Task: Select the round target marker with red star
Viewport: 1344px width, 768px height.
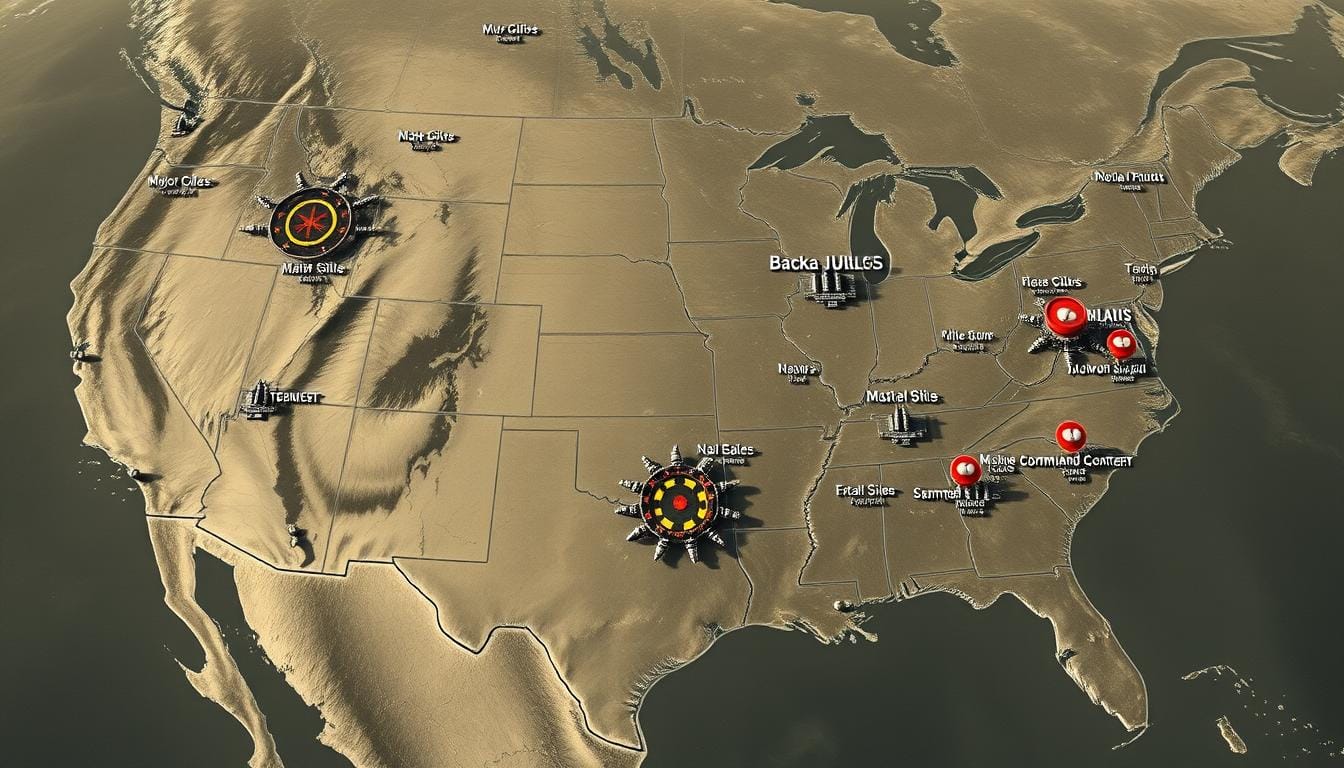Action: coord(311,217)
